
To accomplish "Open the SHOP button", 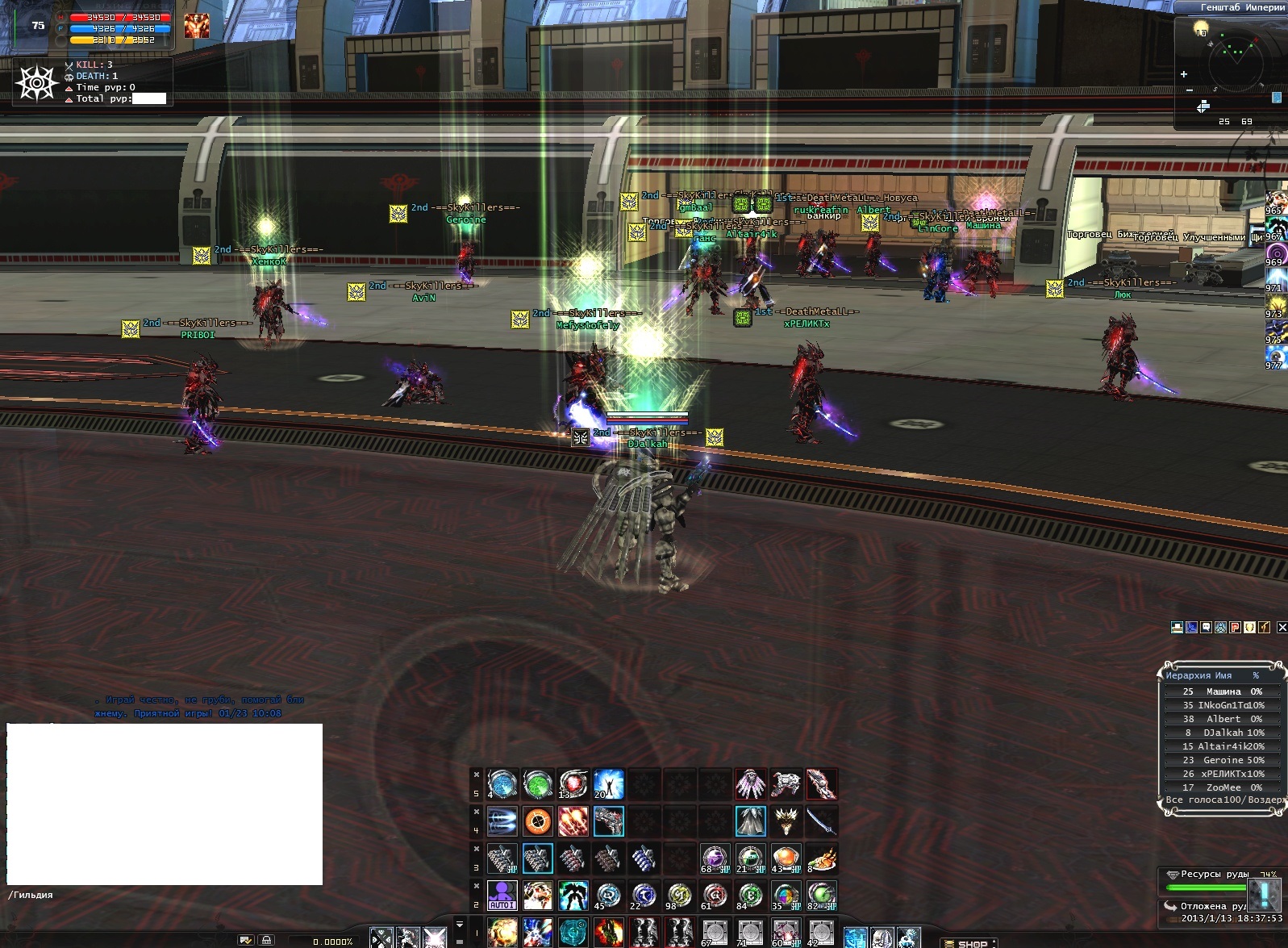I will (966, 943).
